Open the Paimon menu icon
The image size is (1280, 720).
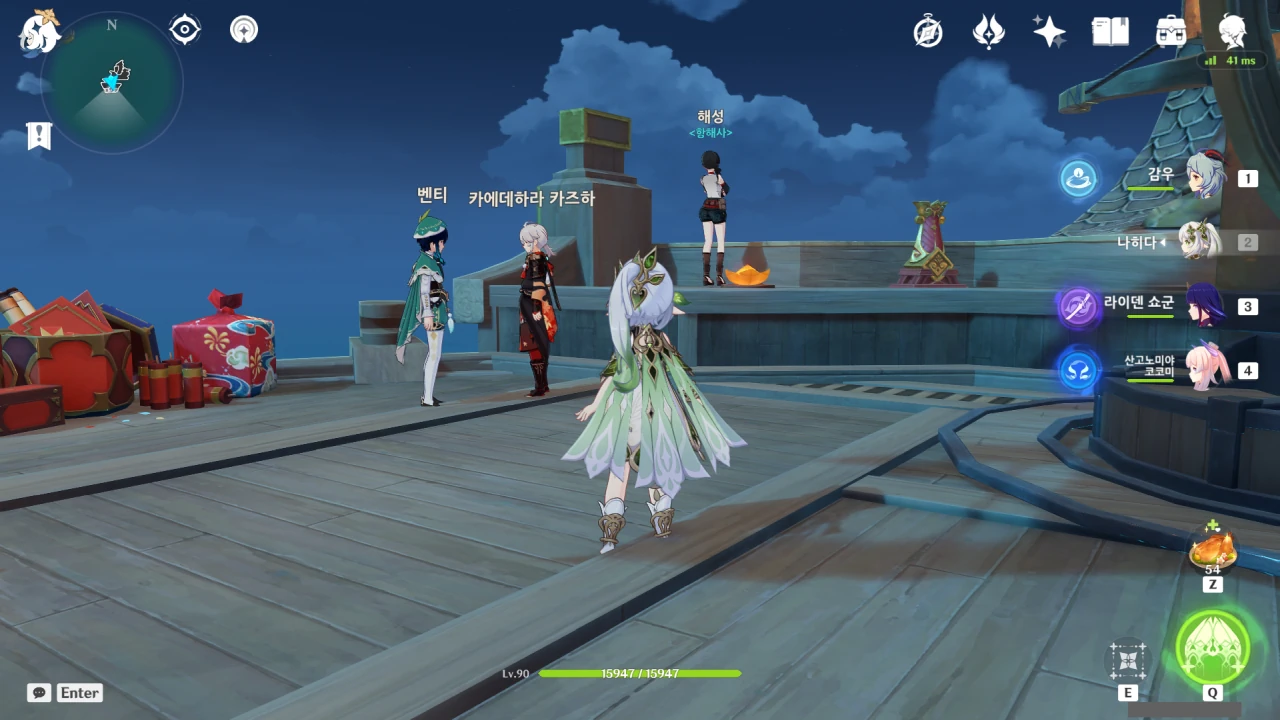tap(39, 32)
